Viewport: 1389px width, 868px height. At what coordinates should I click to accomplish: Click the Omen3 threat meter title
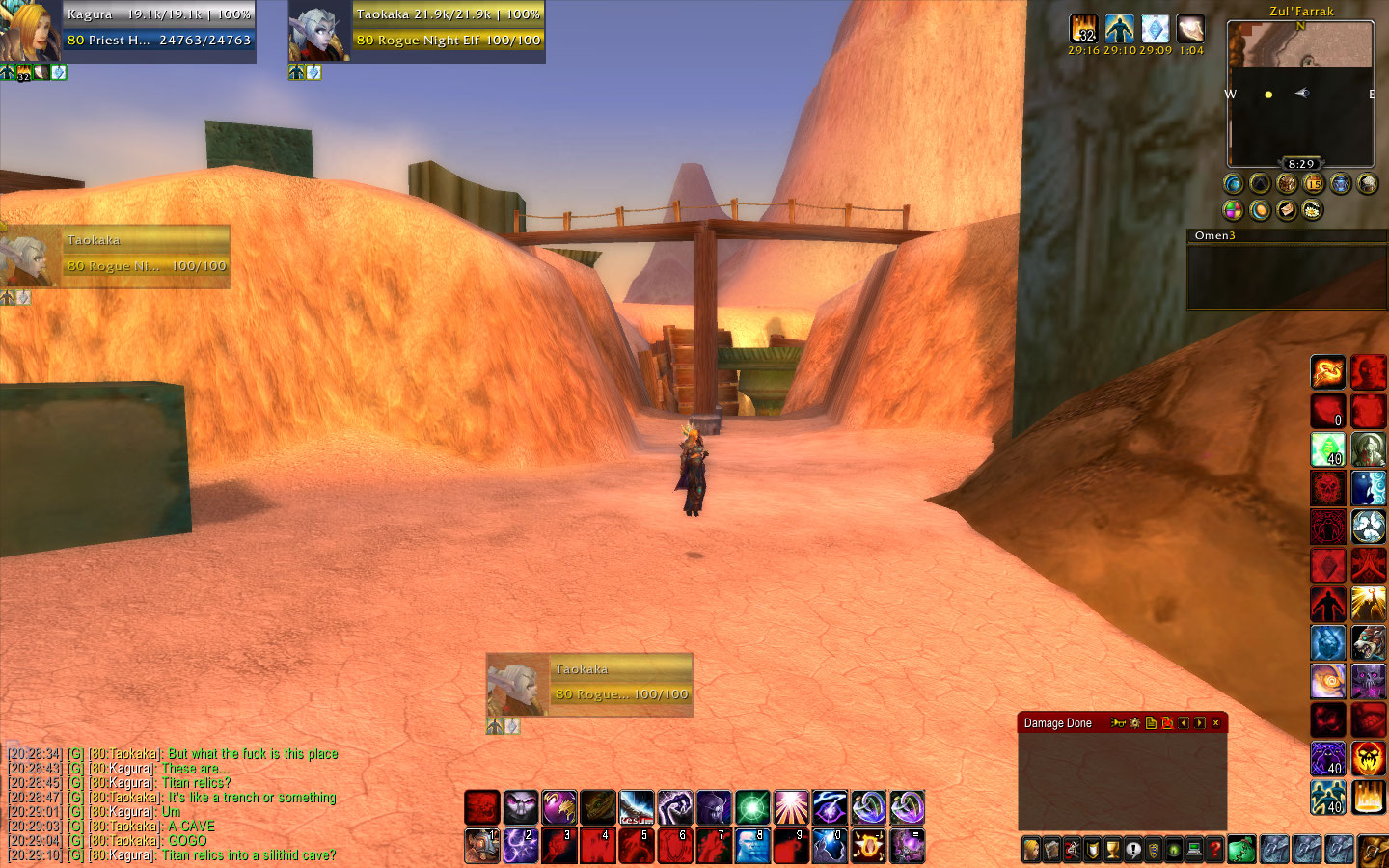(x=1214, y=235)
